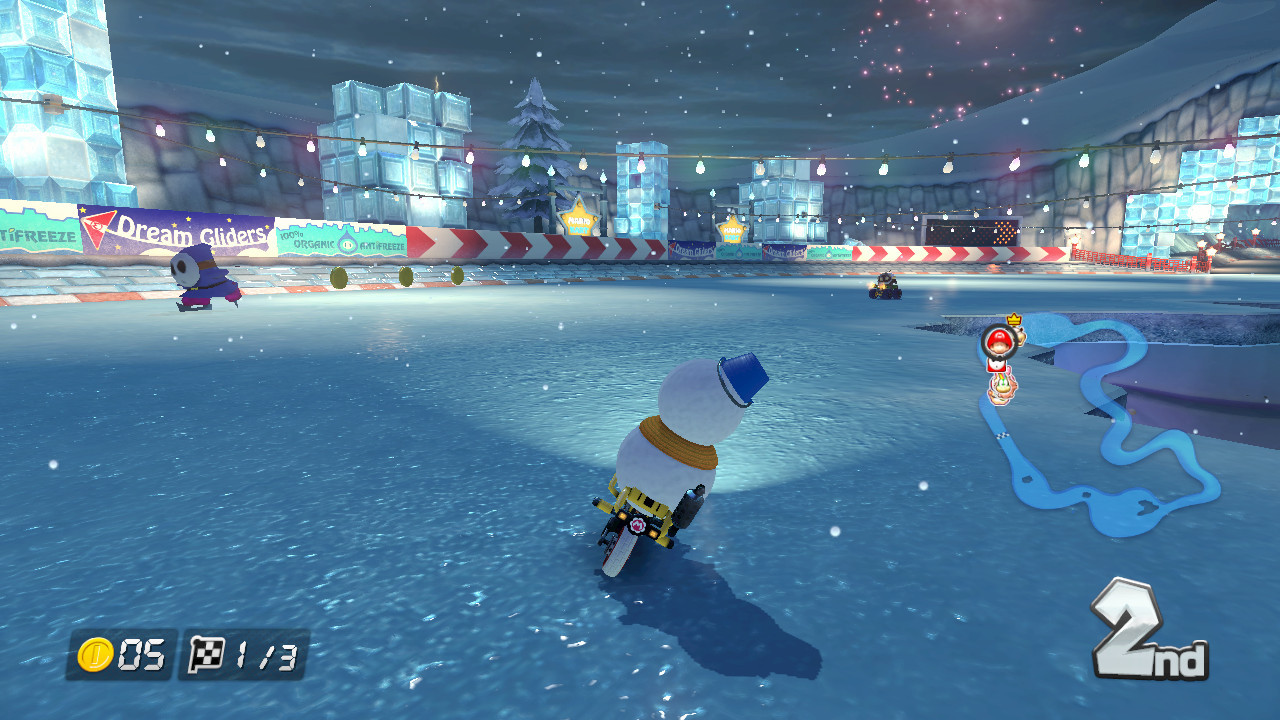The width and height of the screenshot is (1280, 720).
Task: Click the crown above the leader's map icon
Action: (x=1013, y=320)
